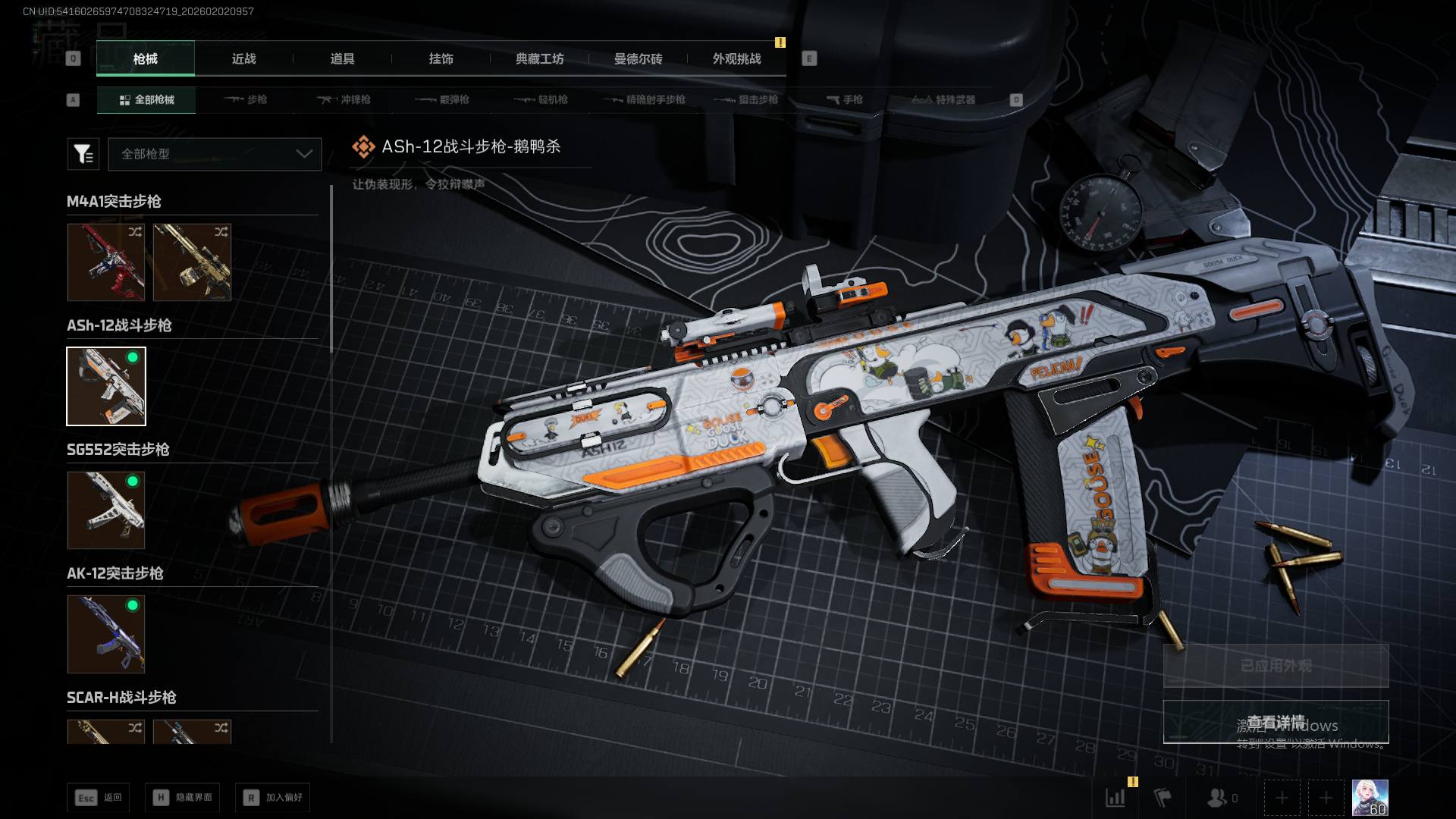
Task: Show the 全部枪械 all firearms category
Action: click(x=146, y=99)
